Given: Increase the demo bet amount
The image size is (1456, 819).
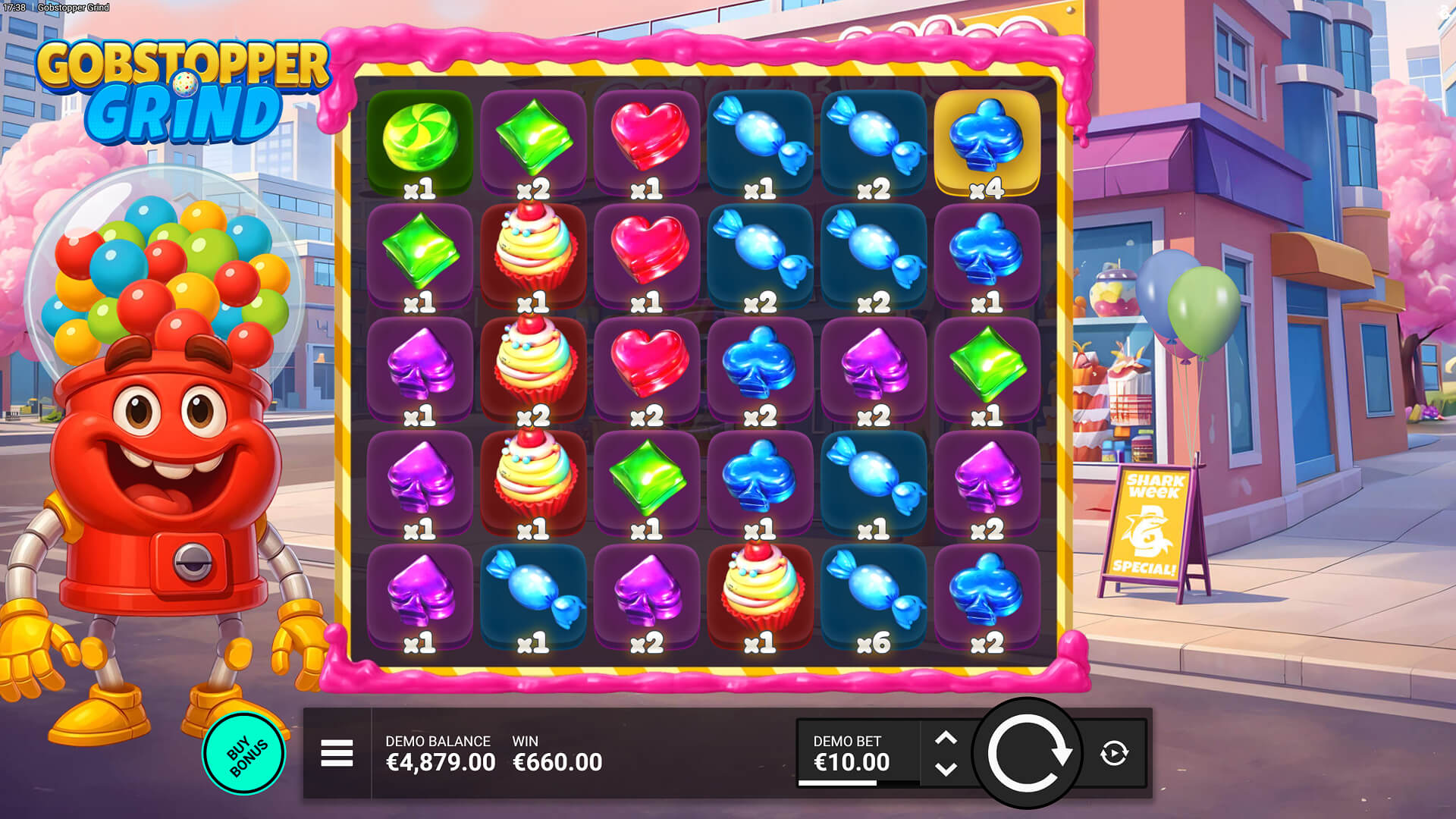Looking at the screenshot, I should [x=946, y=738].
